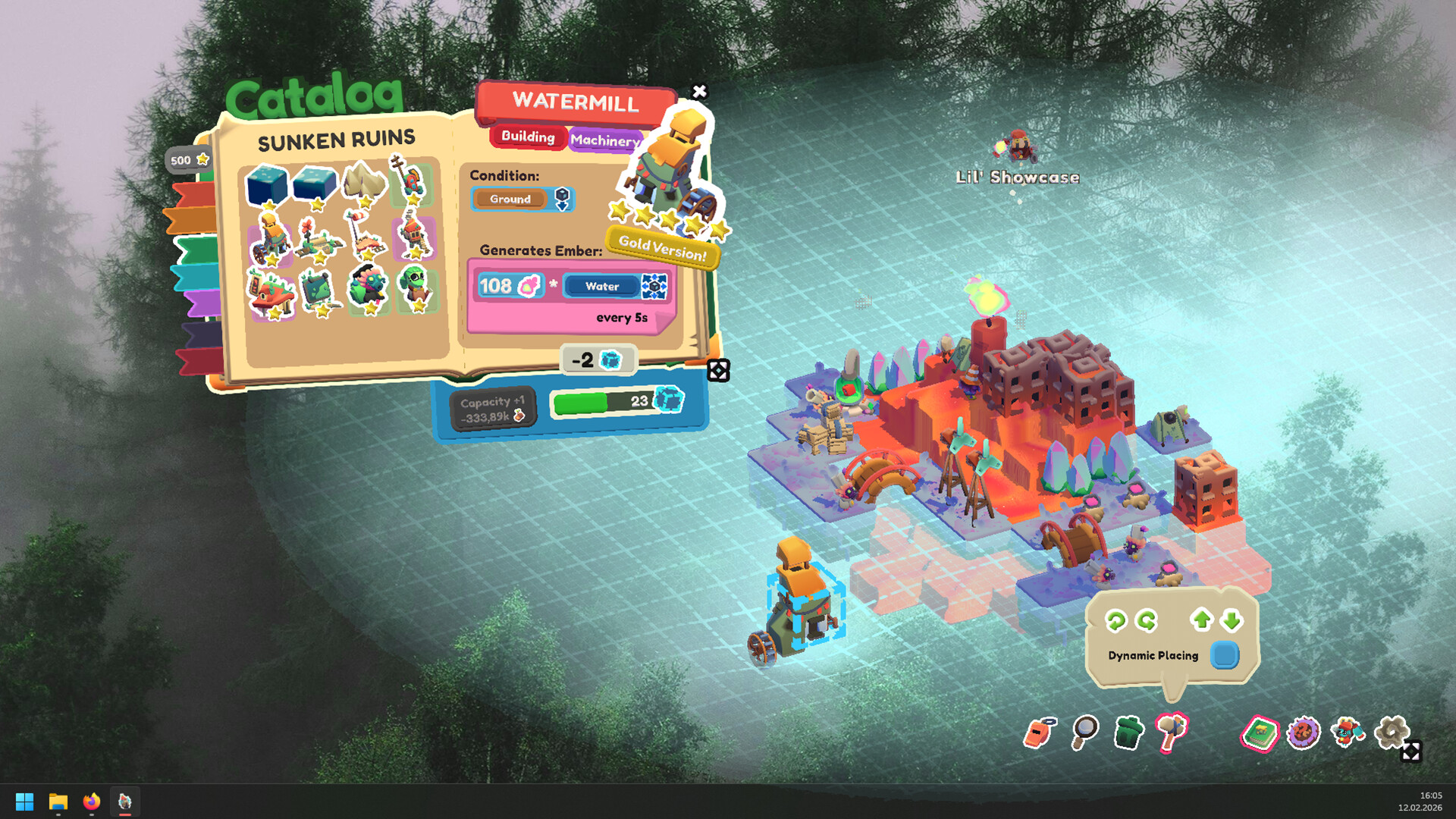Open the purple catalog bookmark tab
This screenshot has height=819, width=1456.
point(202,303)
